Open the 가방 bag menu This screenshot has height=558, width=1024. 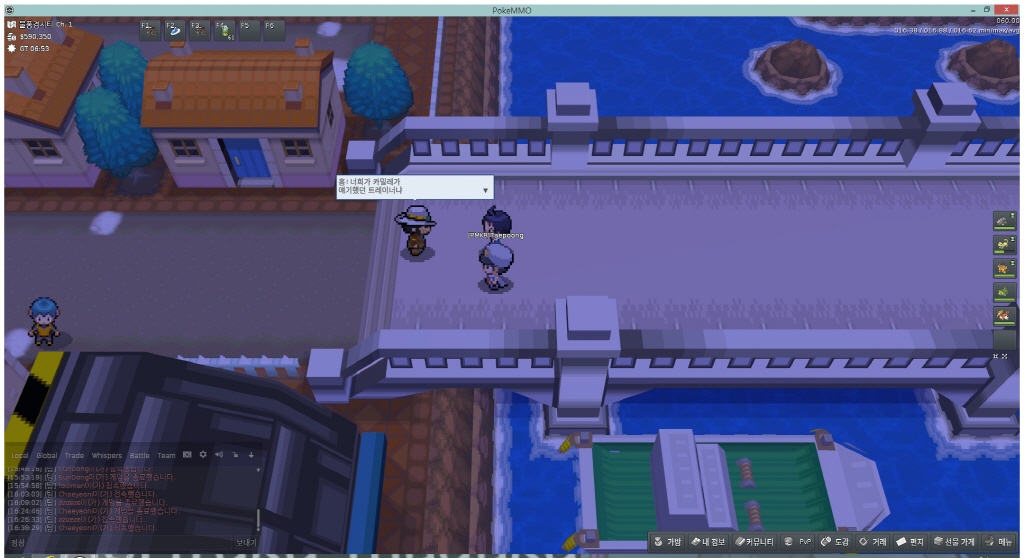pos(668,541)
